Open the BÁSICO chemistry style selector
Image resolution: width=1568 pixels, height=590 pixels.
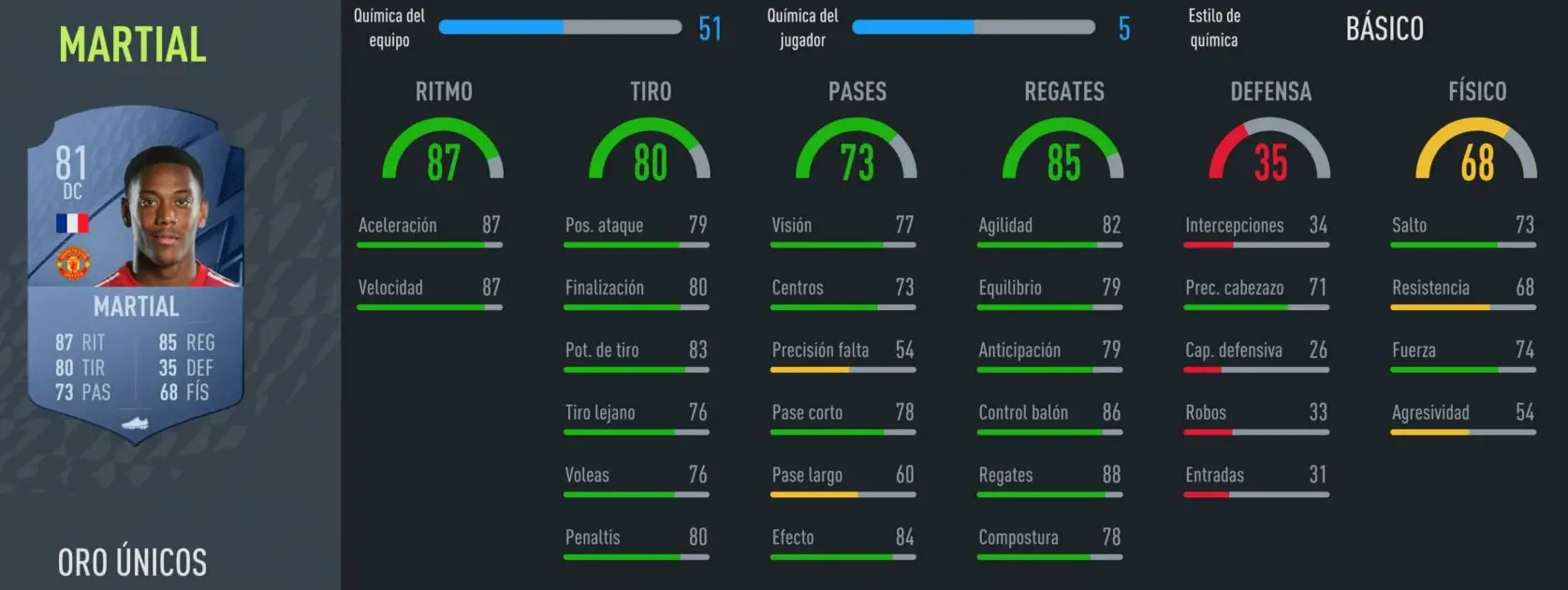pos(1384,29)
